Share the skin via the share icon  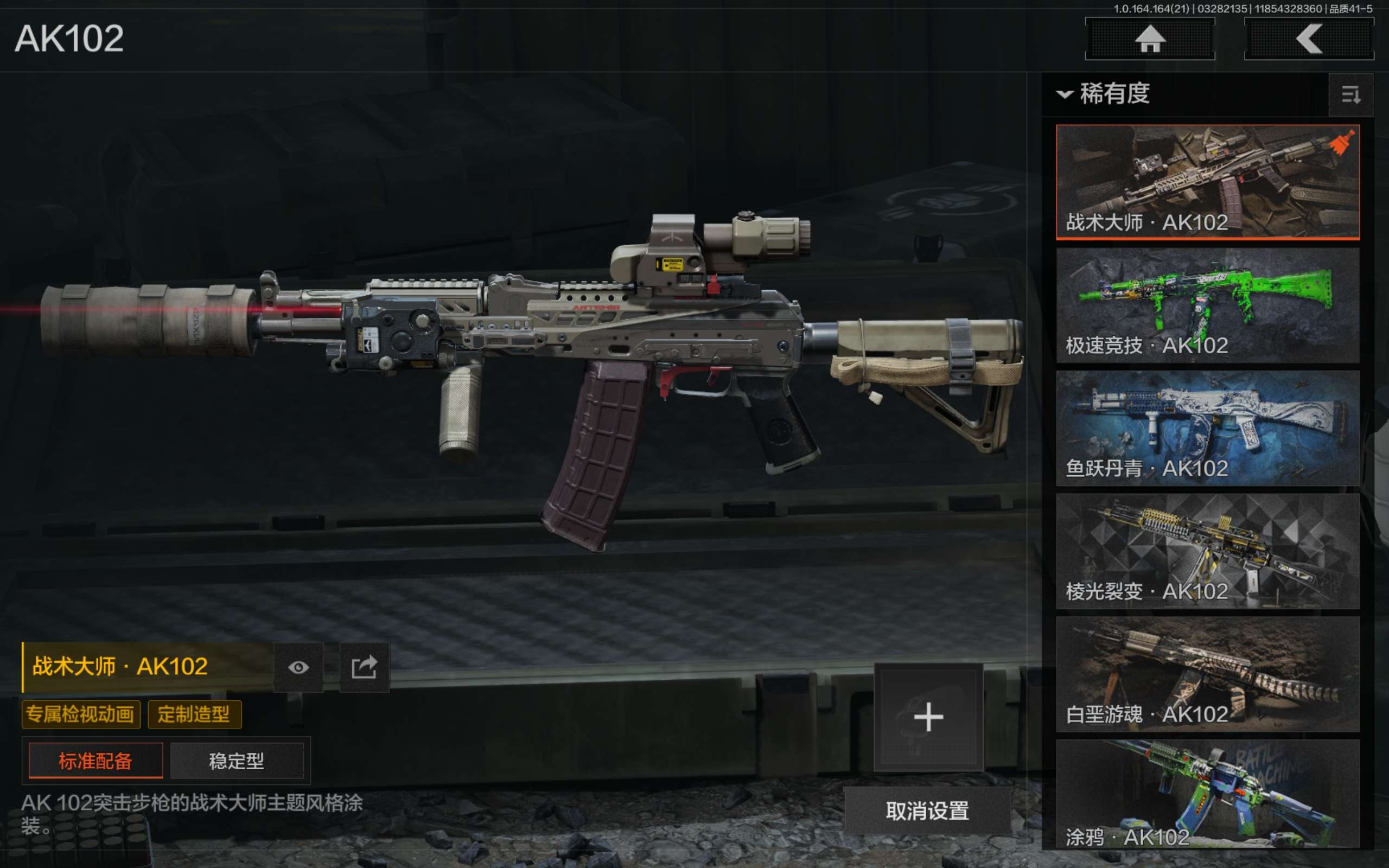pyautogui.click(x=365, y=667)
